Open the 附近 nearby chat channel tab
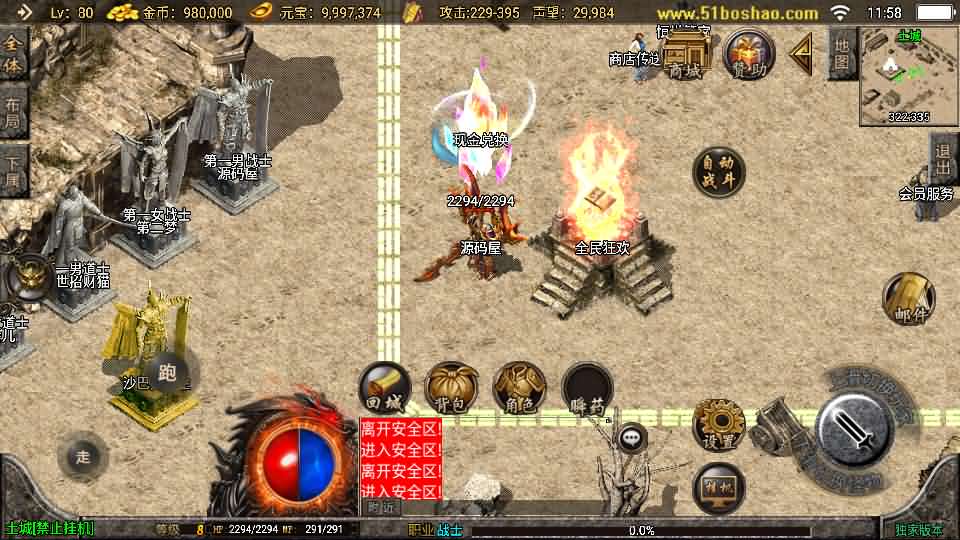The height and width of the screenshot is (540, 960). coord(378,507)
